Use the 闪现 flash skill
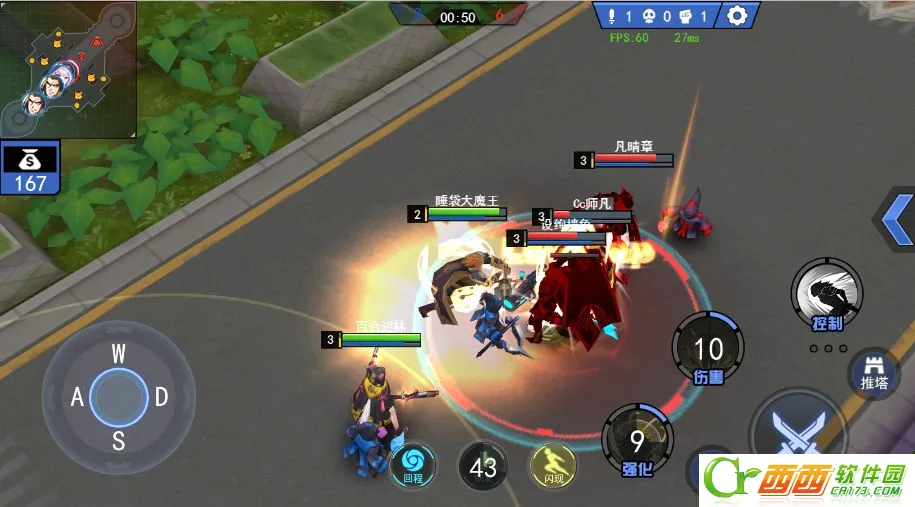 tap(553, 464)
